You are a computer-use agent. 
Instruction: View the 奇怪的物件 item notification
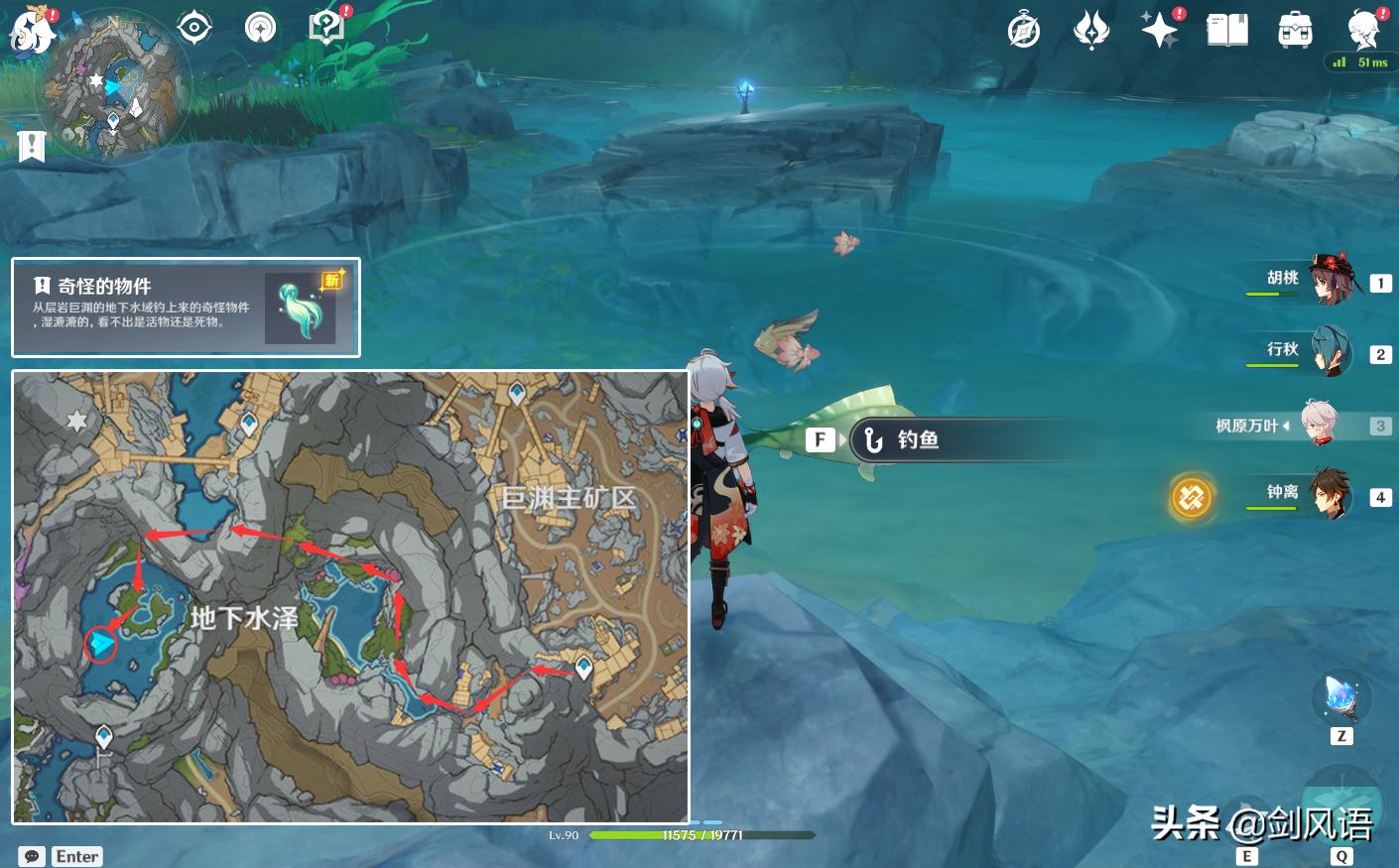[x=186, y=308]
